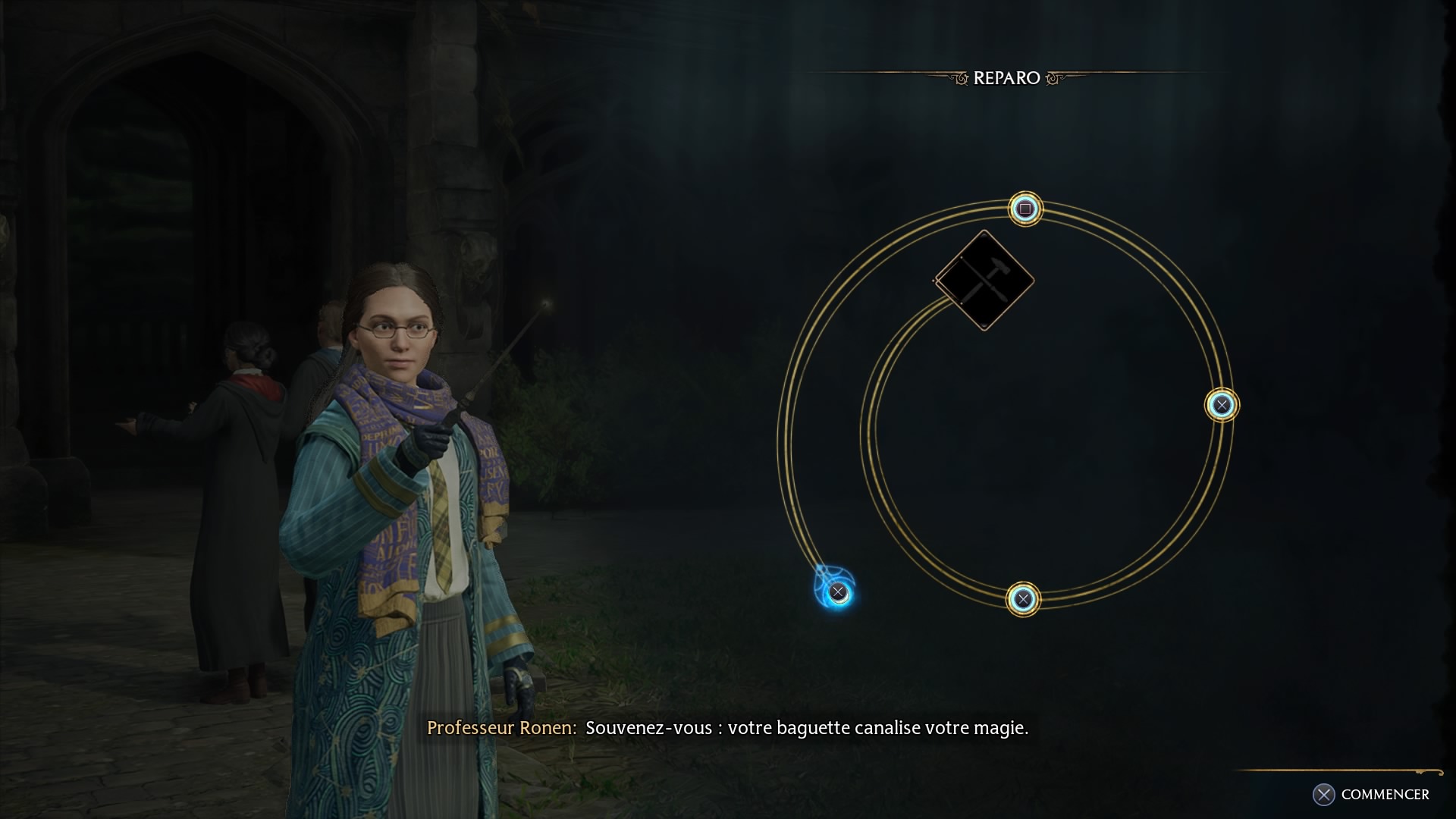Select the square-symbol node on the spell path
Screen dimensions: 1456x819
(x=1025, y=209)
